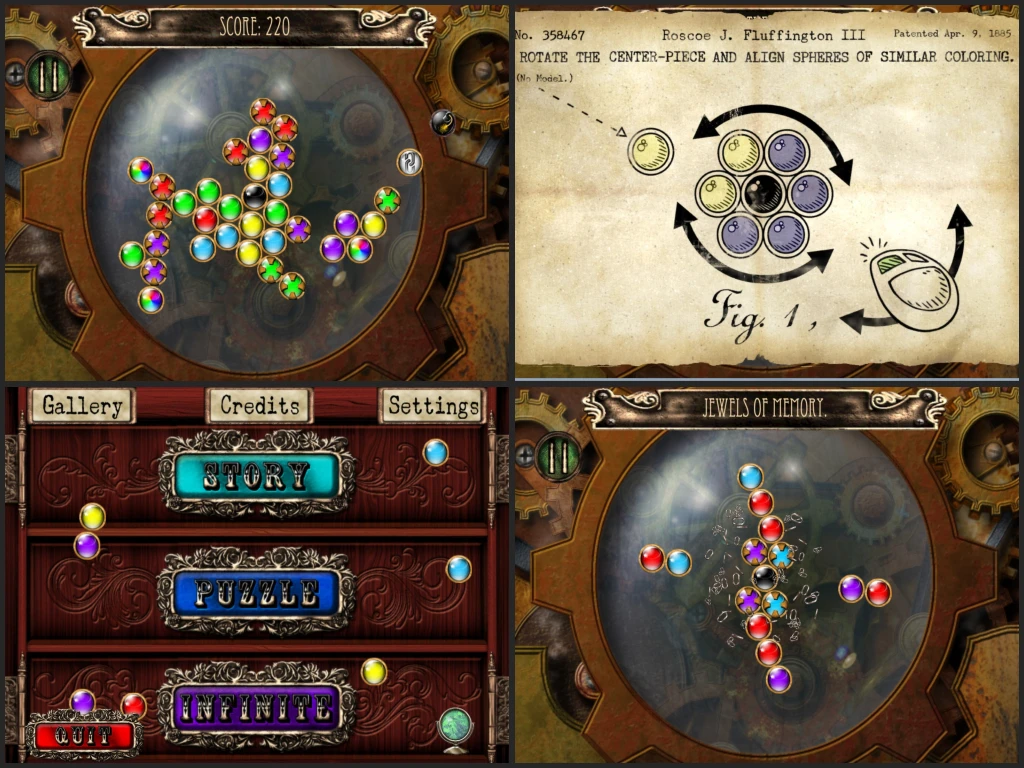1024x768 pixels.
Task: Choose the blue Puzzle mode button
Action: point(257,593)
